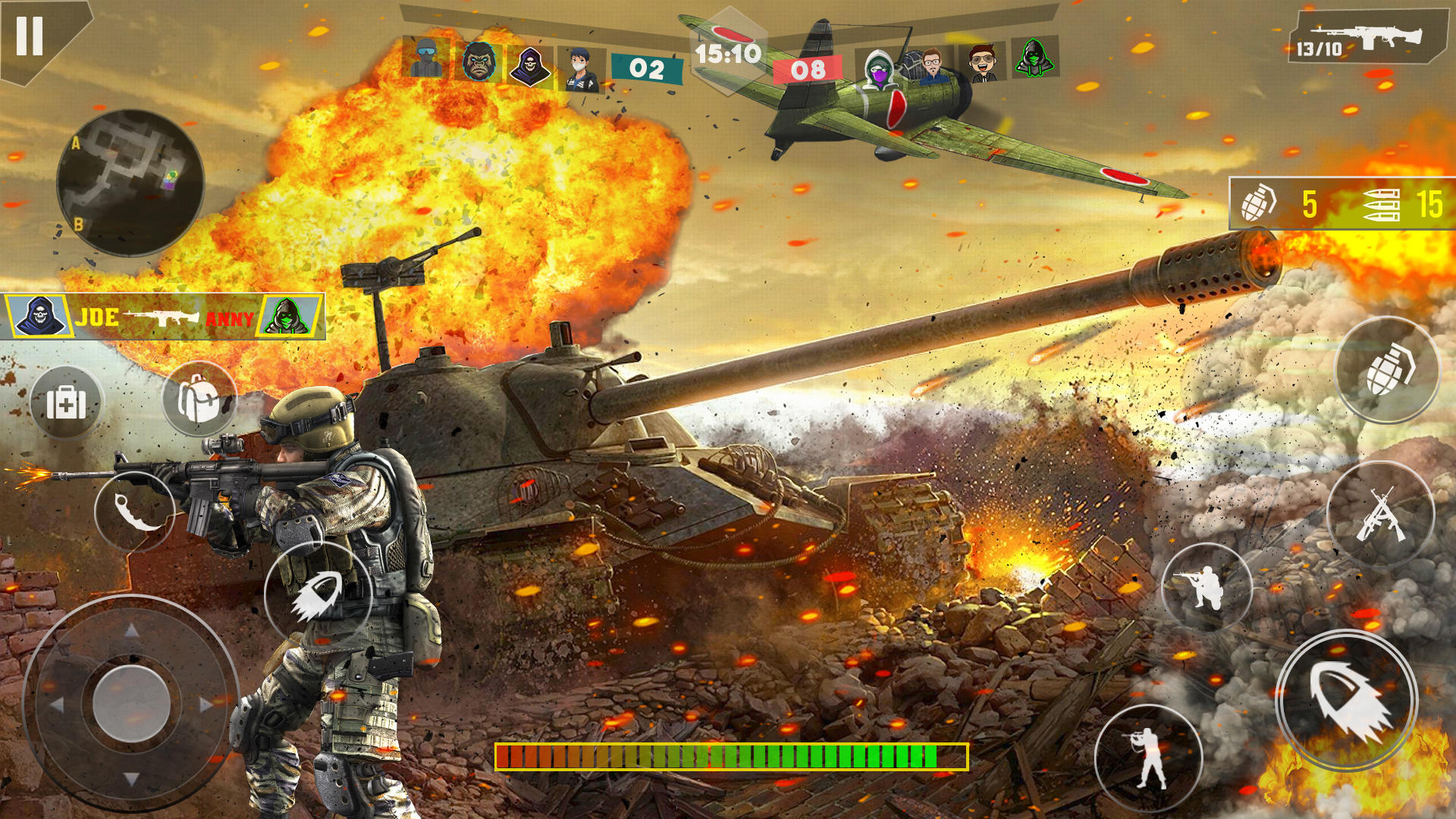Tap the small bullet fire button
1456x819 pixels.
pyautogui.click(x=318, y=595)
